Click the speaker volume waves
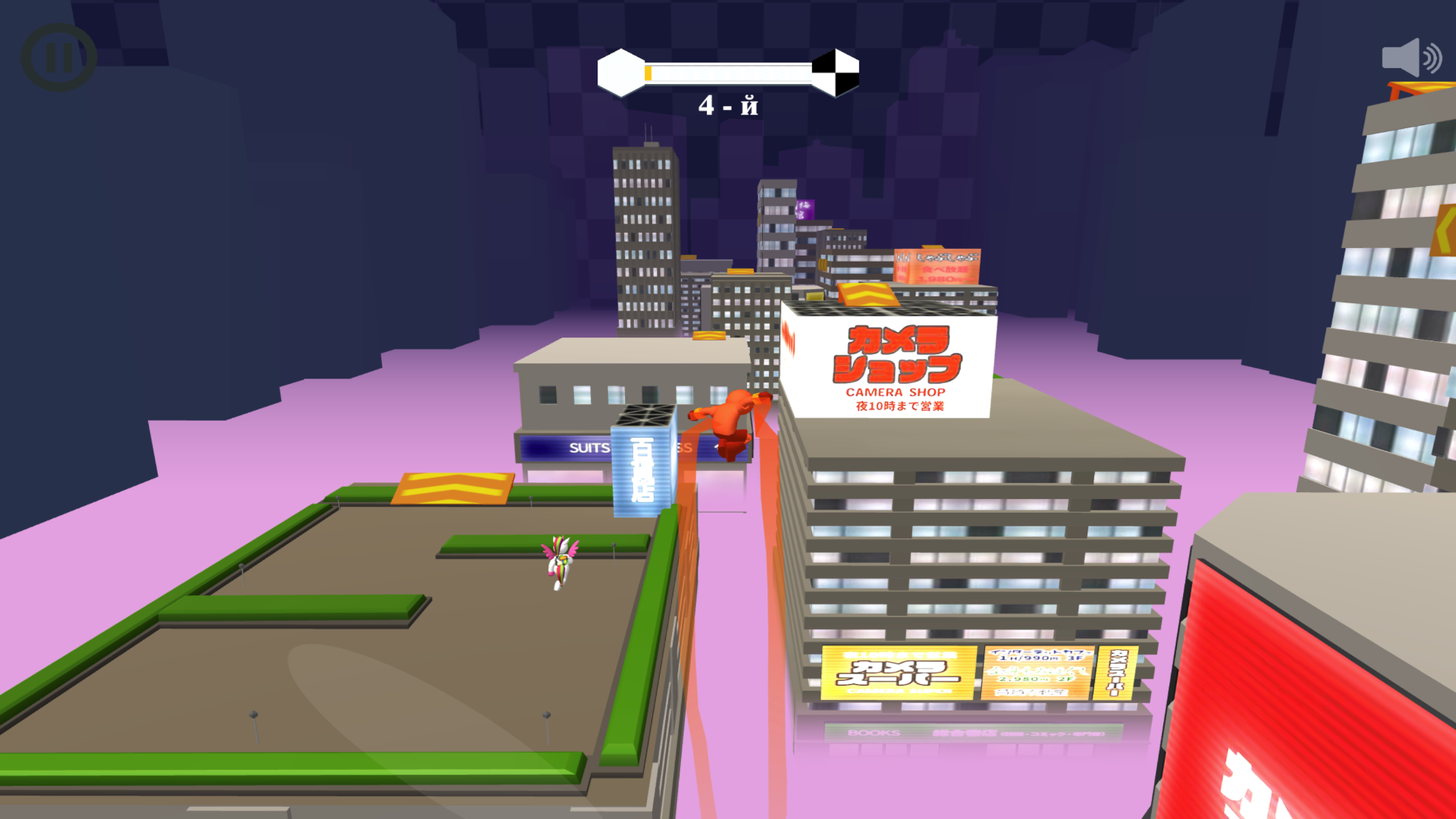 point(1433,57)
